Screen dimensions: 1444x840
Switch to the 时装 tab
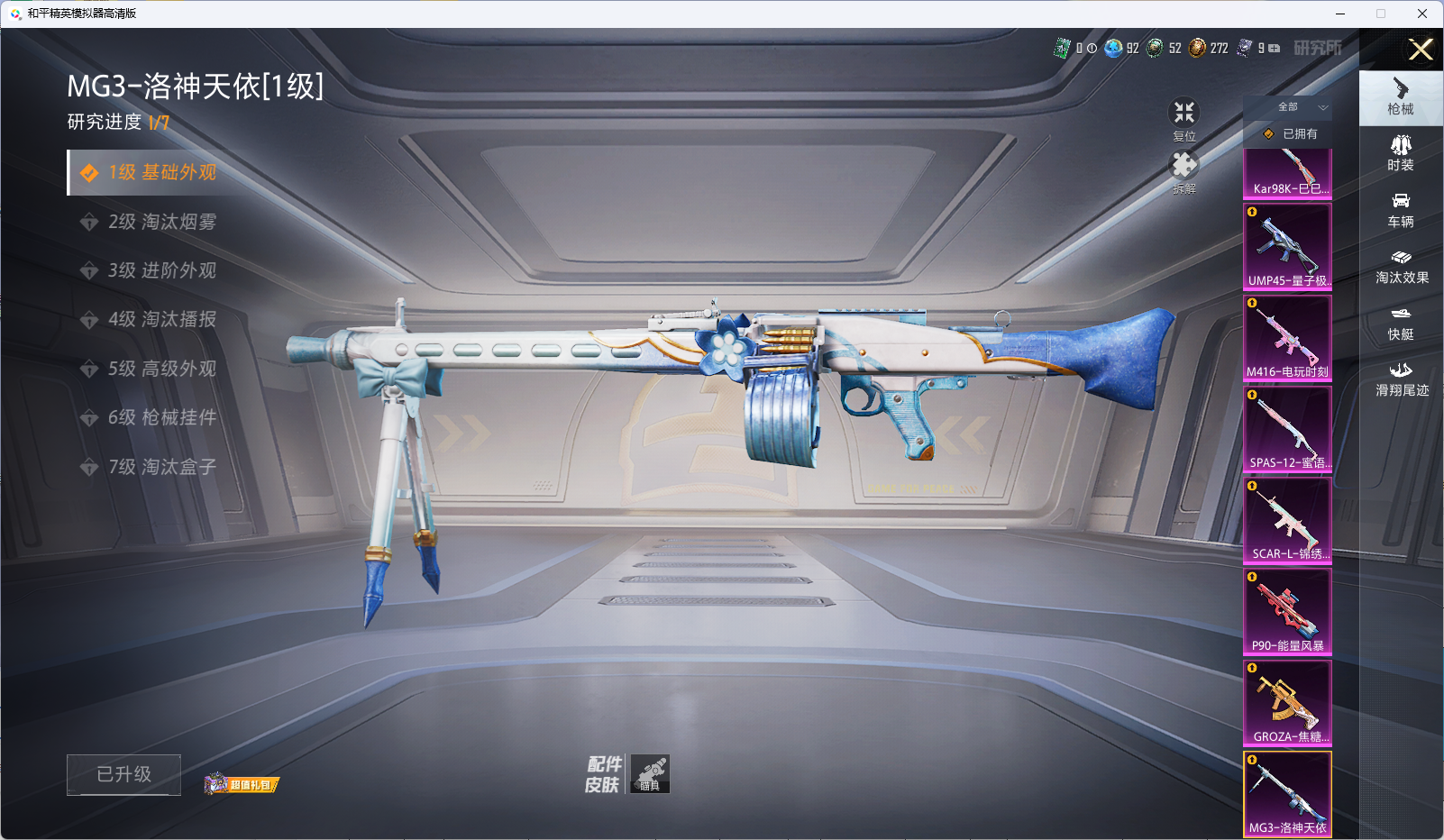[1401, 153]
